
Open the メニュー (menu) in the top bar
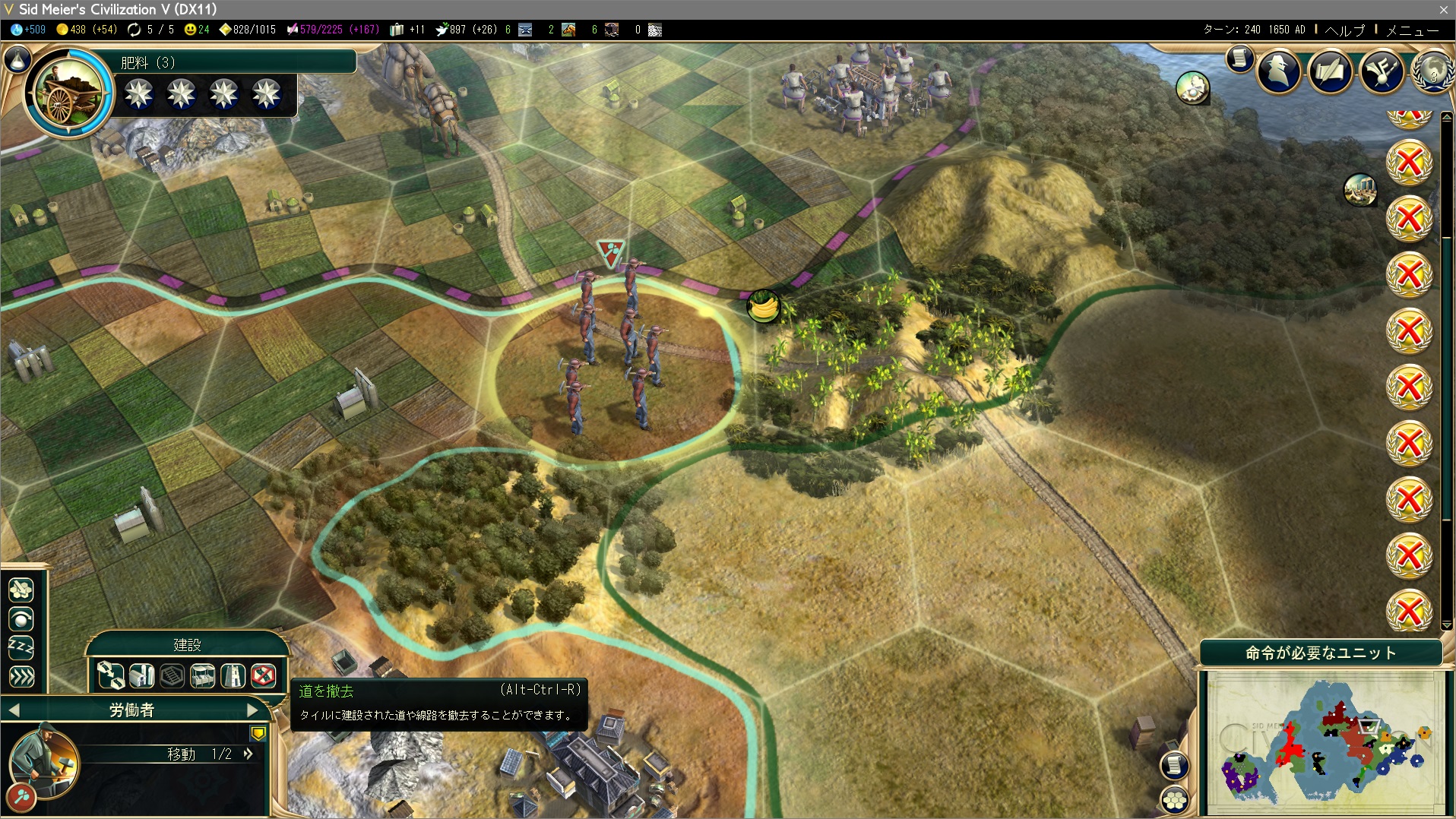pyautogui.click(x=1412, y=30)
